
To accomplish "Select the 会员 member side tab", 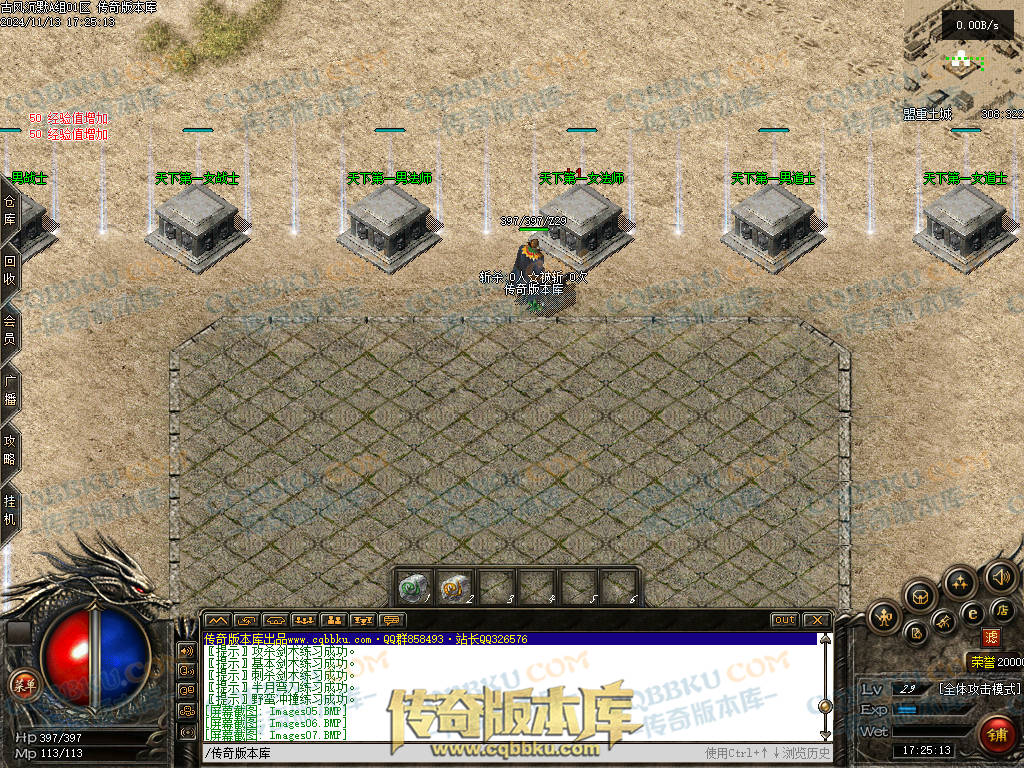I will (10, 329).
